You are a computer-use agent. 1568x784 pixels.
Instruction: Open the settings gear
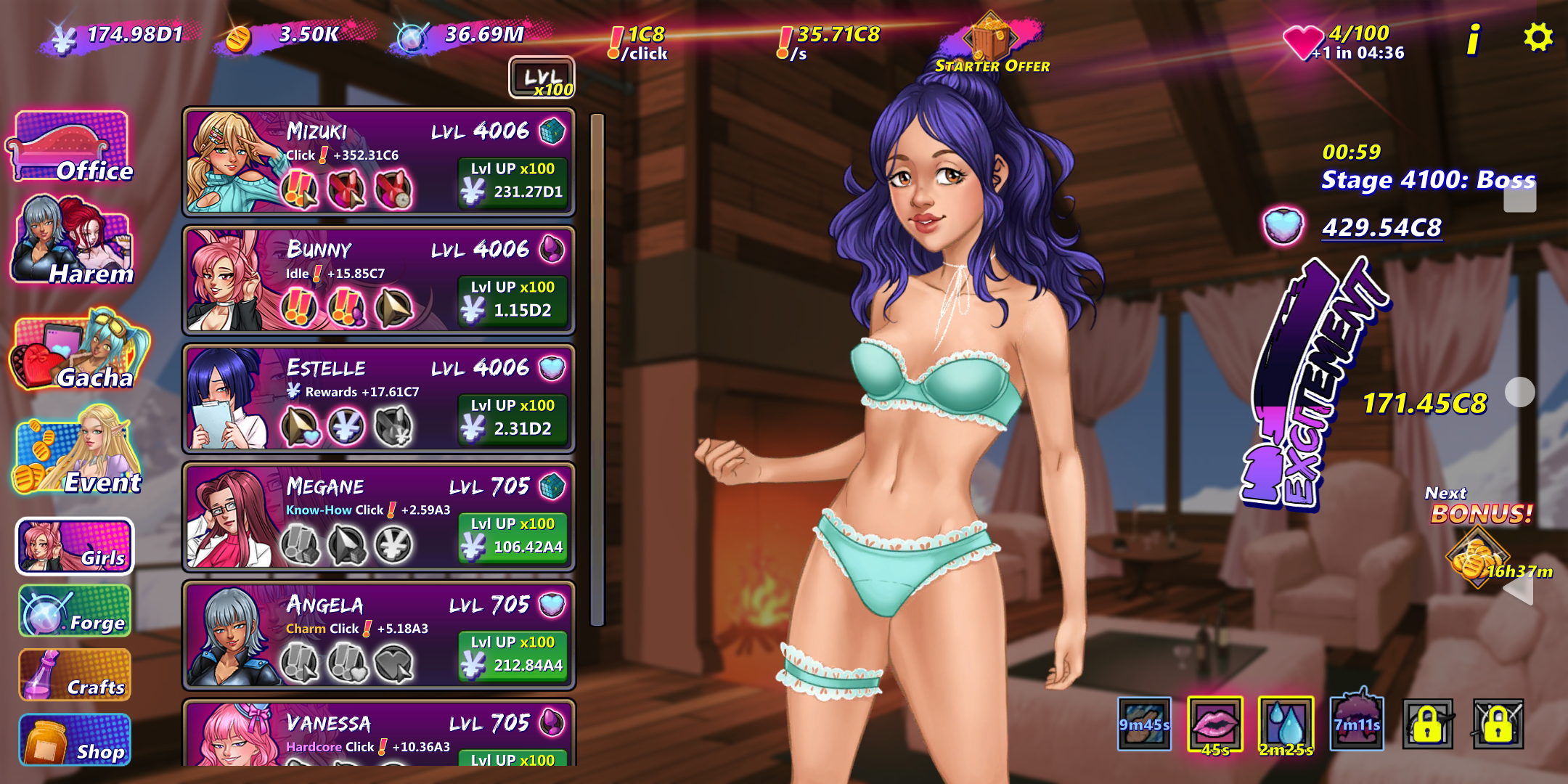tap(1538, 37)
